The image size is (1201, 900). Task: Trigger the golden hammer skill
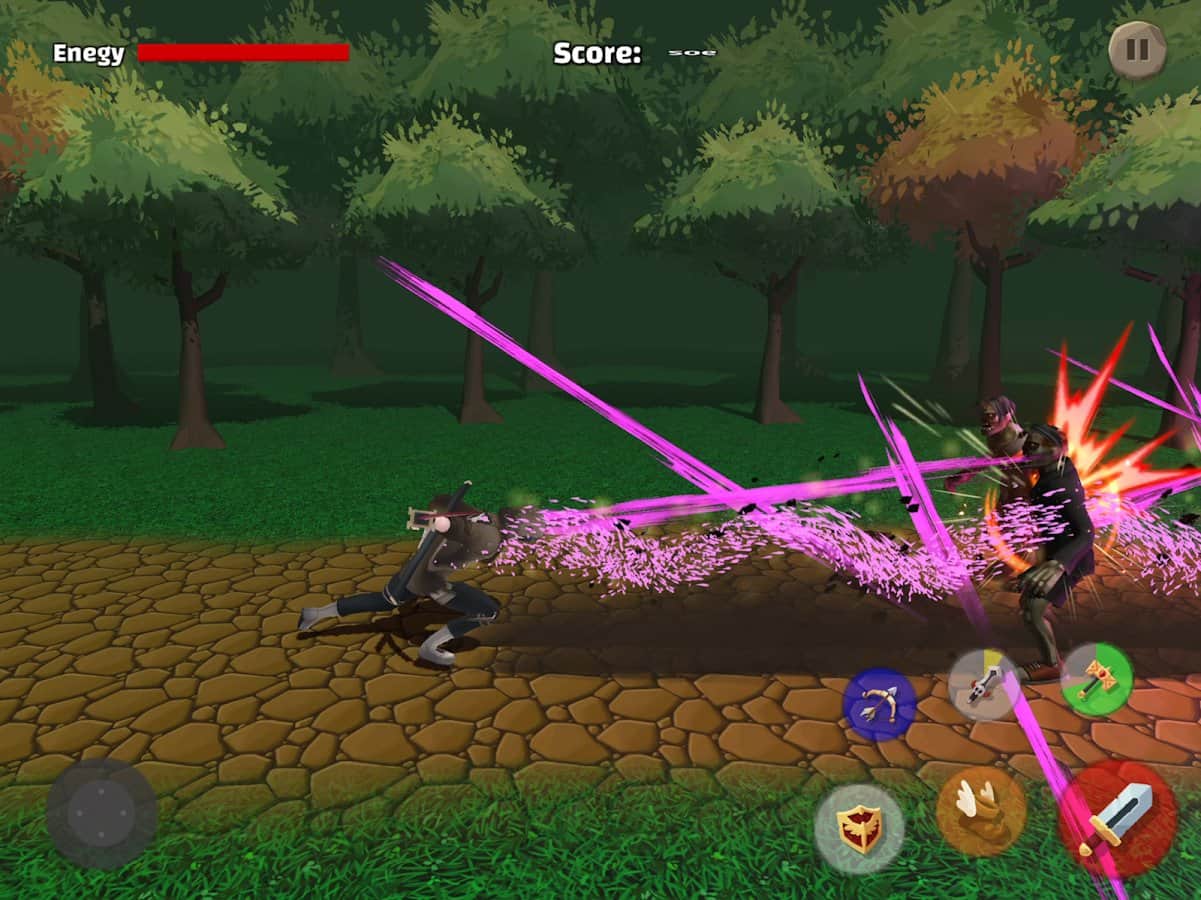coord(1096,680)
